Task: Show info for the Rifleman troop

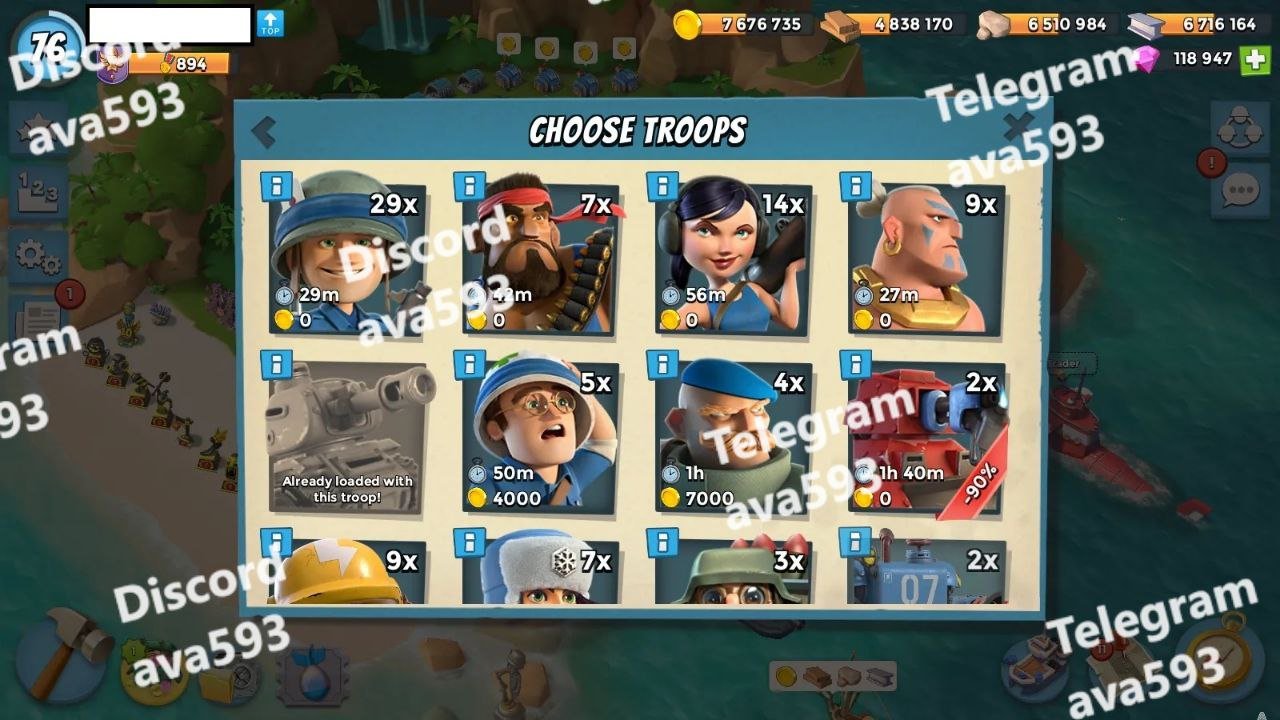Action: pyautogui.click(x=276, y=186)
